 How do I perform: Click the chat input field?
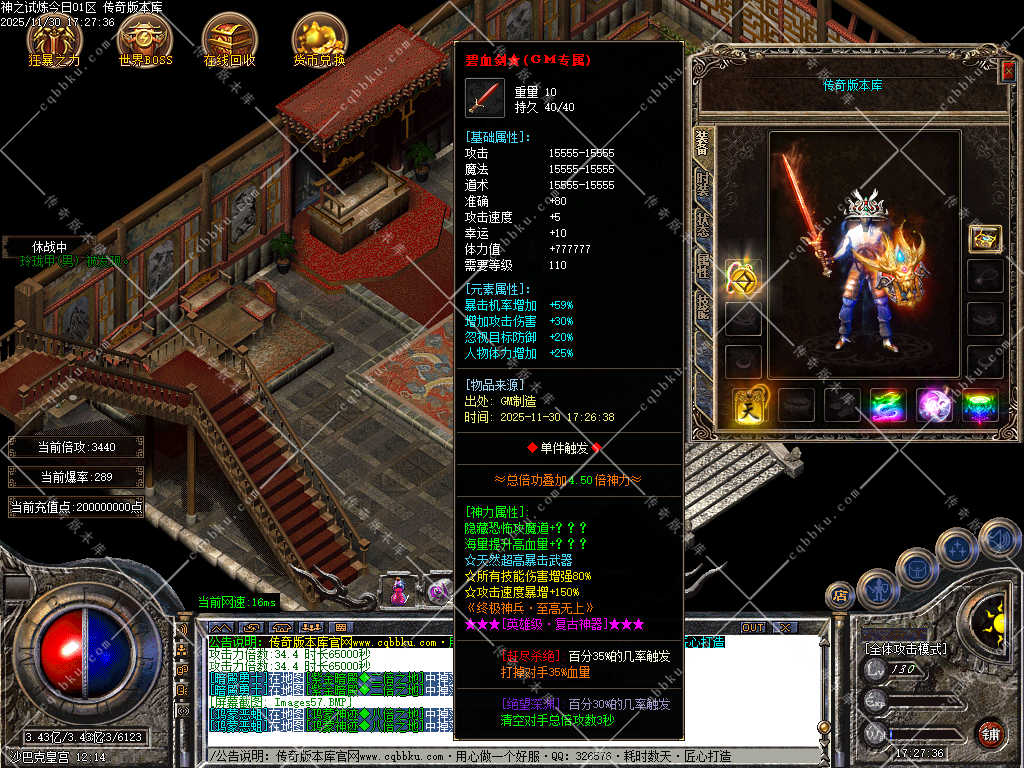500,756
